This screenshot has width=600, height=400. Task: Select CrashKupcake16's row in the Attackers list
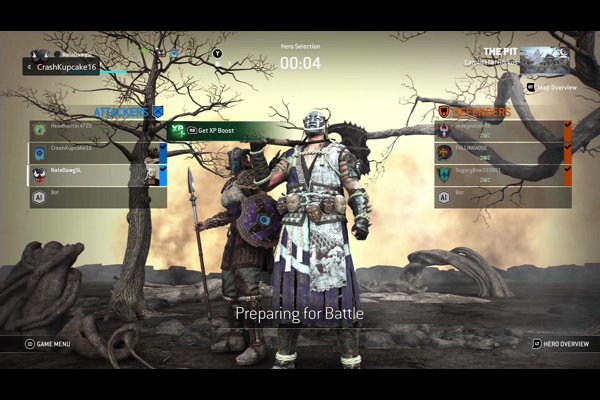point(95,153)
